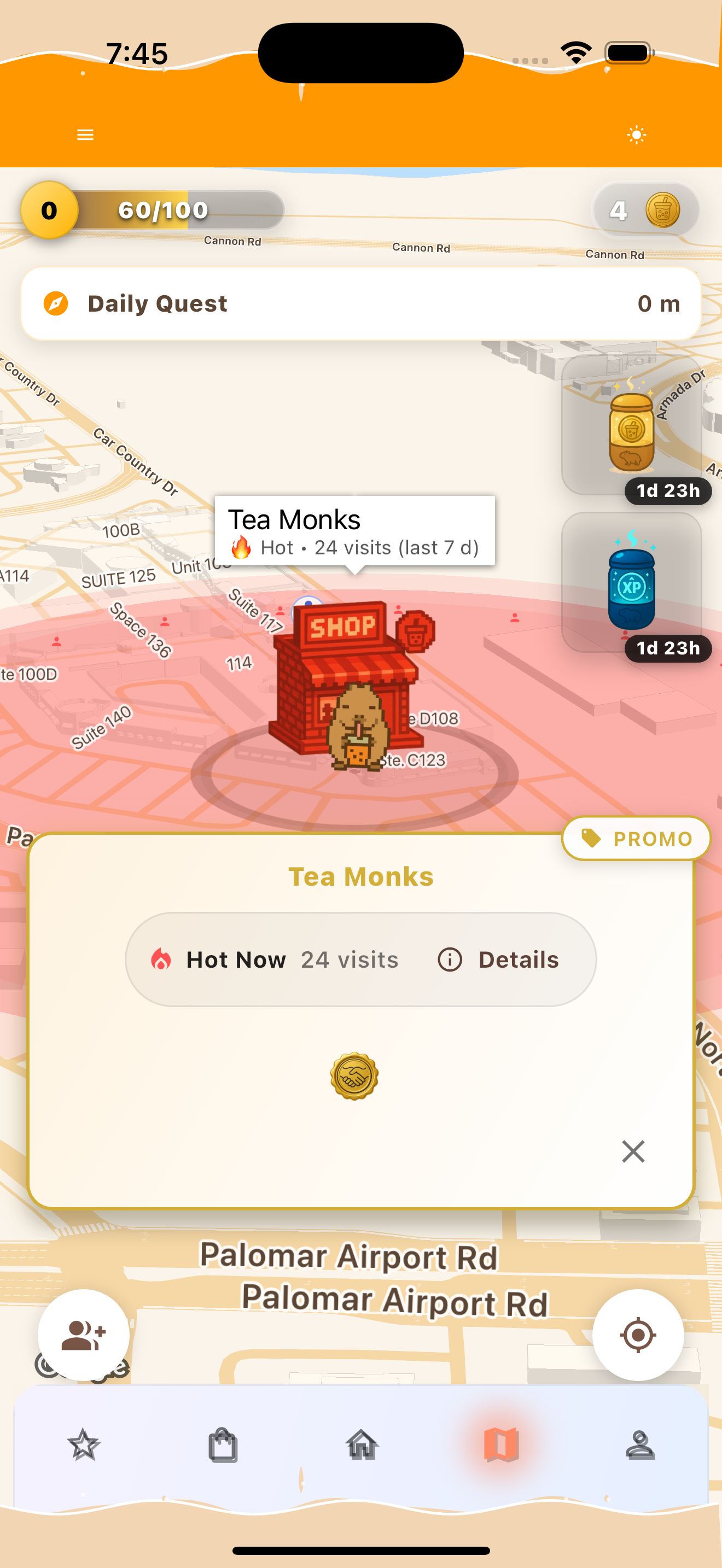Toggle the Hot Now status pill
The width and height of the screenshot is (722, 1568).
coord(237,959)
